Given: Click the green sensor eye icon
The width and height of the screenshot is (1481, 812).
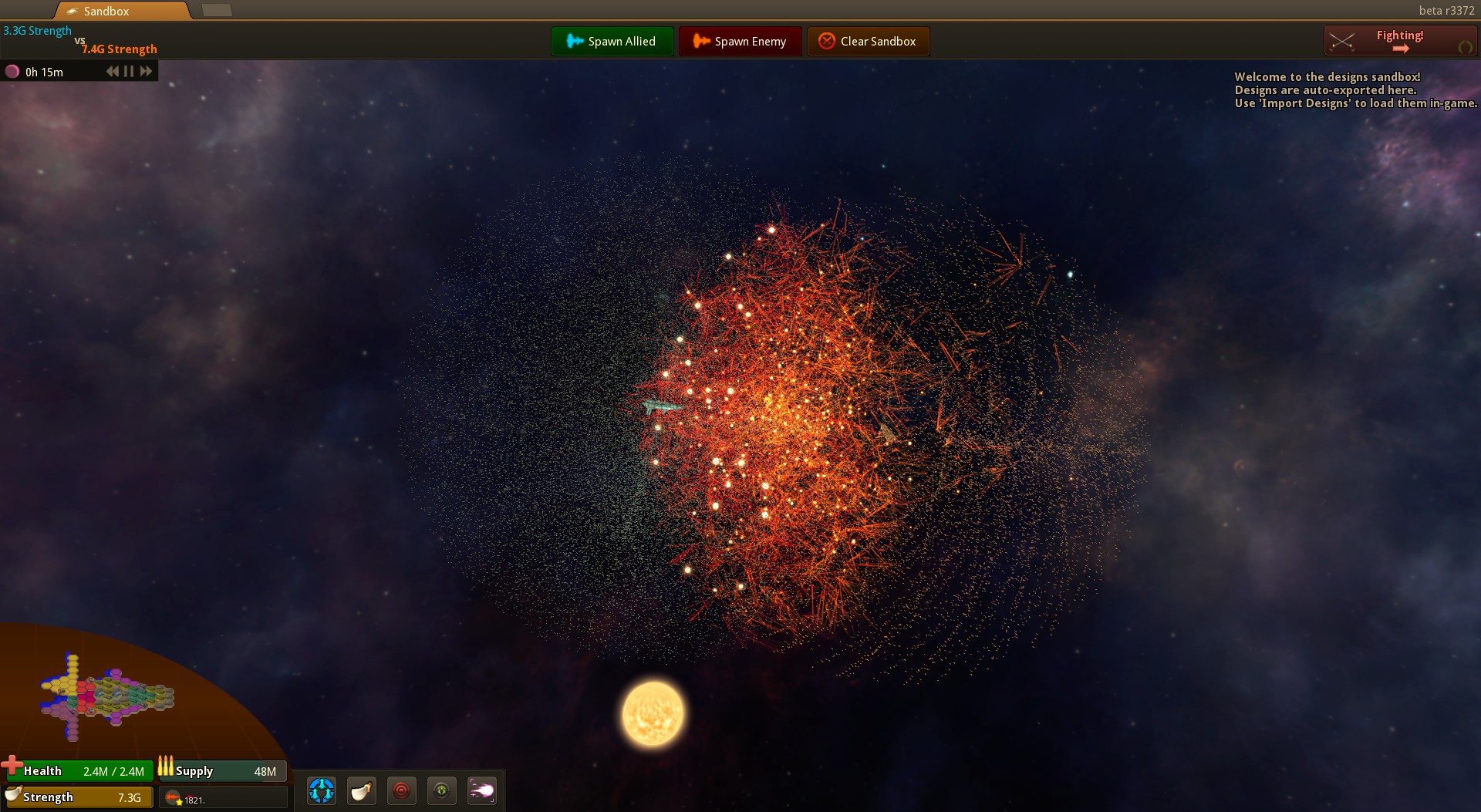Looking at the screenshot, I should click(x=442, y=790).
